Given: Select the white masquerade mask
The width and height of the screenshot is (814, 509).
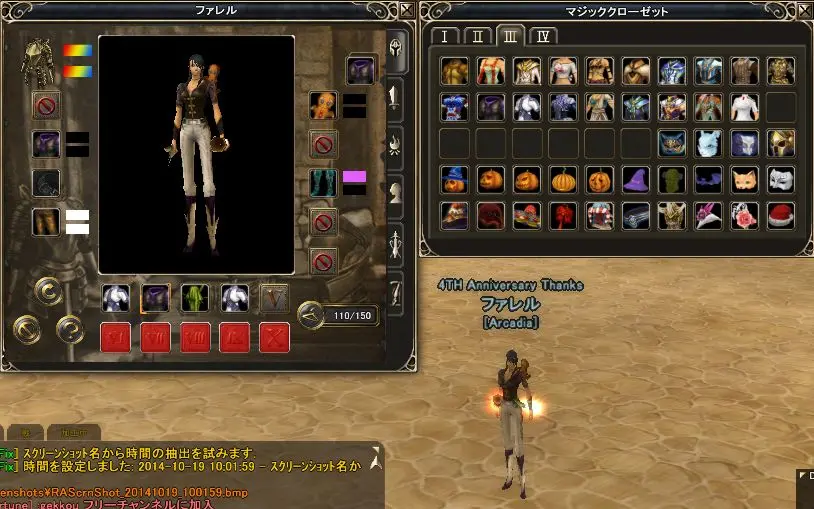Looking at the screenshot, I should click(x=780, y=180).
